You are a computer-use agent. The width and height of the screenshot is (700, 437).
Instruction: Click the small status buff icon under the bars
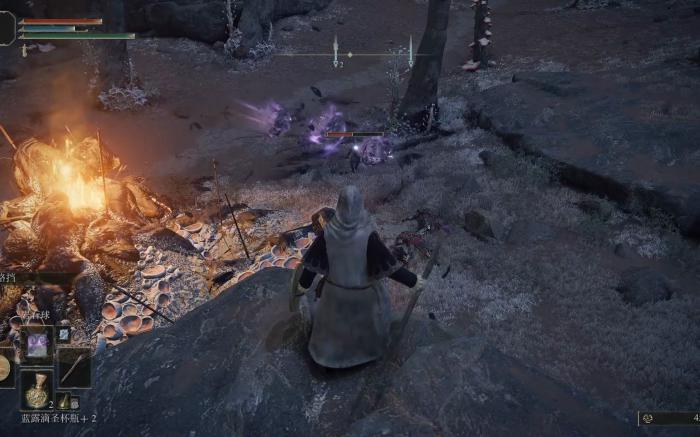(25, 49)
